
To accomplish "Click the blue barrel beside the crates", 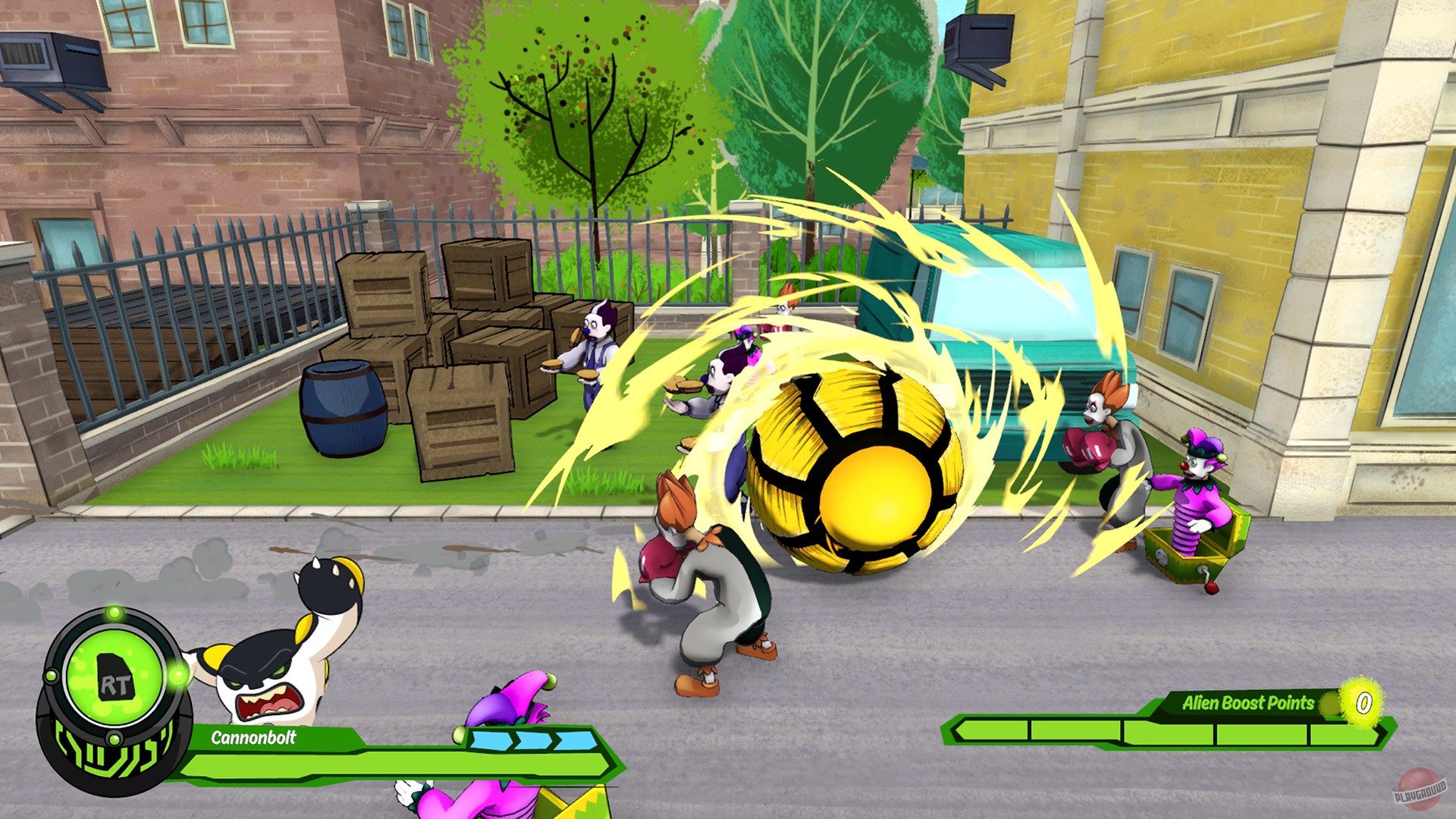I will click(343, 413).
